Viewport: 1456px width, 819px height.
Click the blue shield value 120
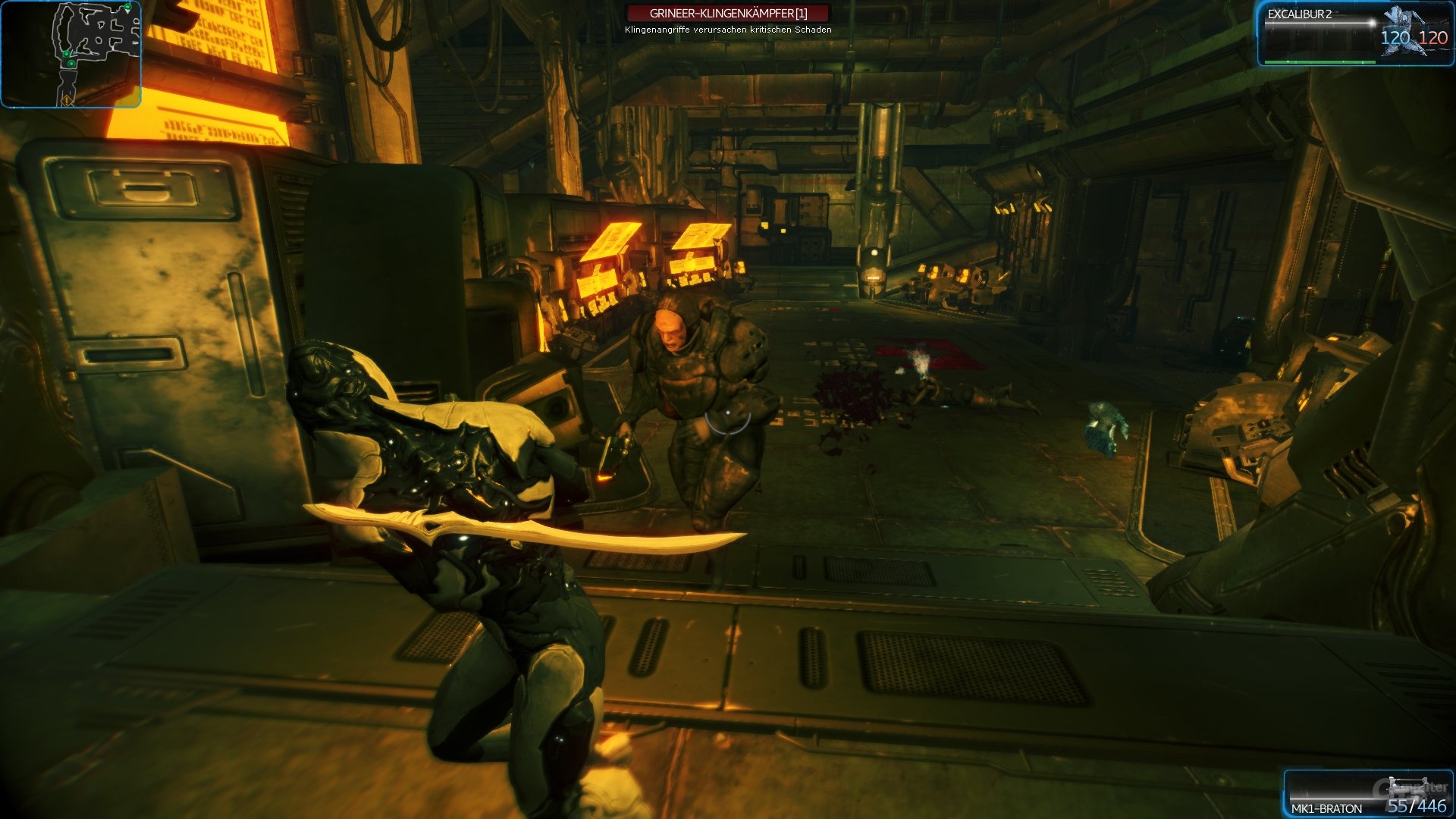click(1395, 37)
